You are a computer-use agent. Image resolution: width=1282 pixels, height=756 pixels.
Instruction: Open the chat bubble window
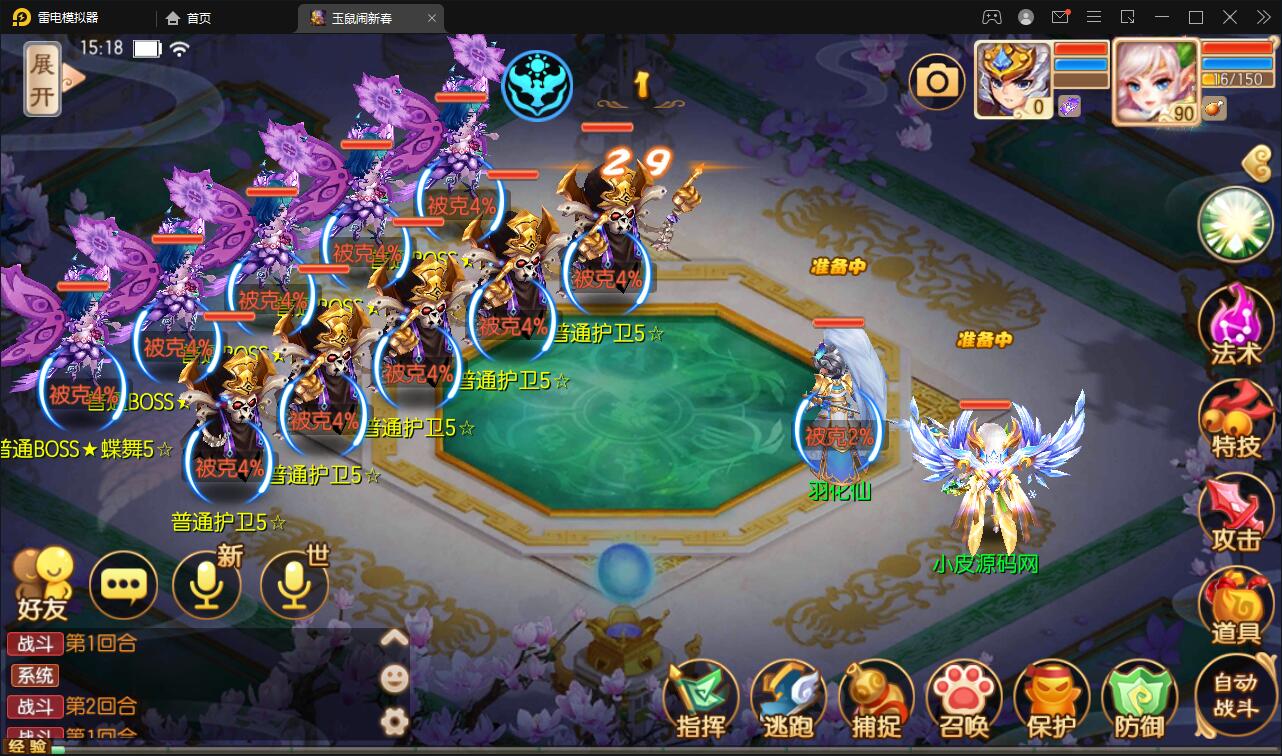pyautogui.click(x=123, y=585)
